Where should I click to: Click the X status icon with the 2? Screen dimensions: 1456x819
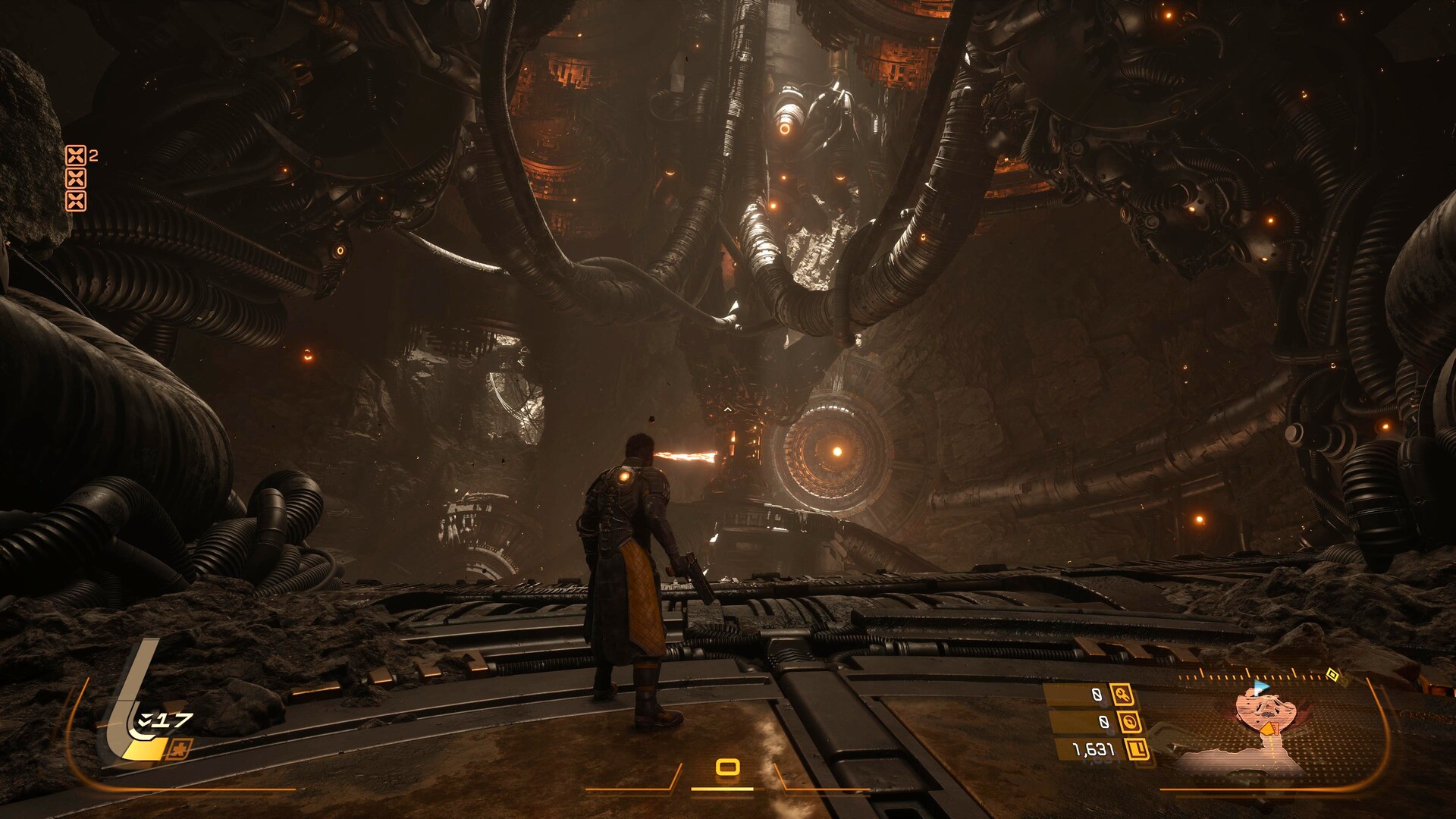(76, 155)
